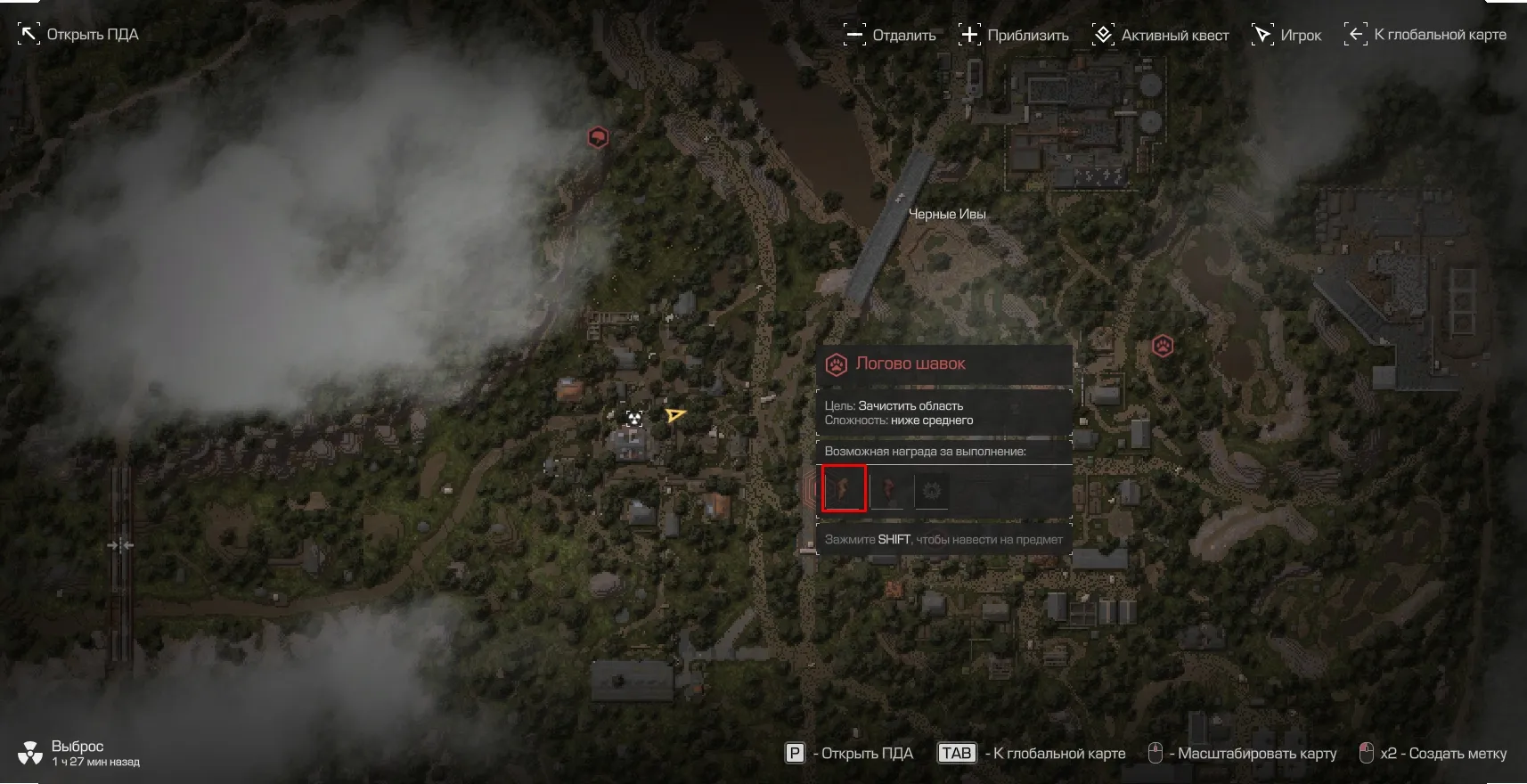The height and width of the screenshot is (784, 1527).
Task: Zoom in the map with Приблизить
Action: point(1013,35)
